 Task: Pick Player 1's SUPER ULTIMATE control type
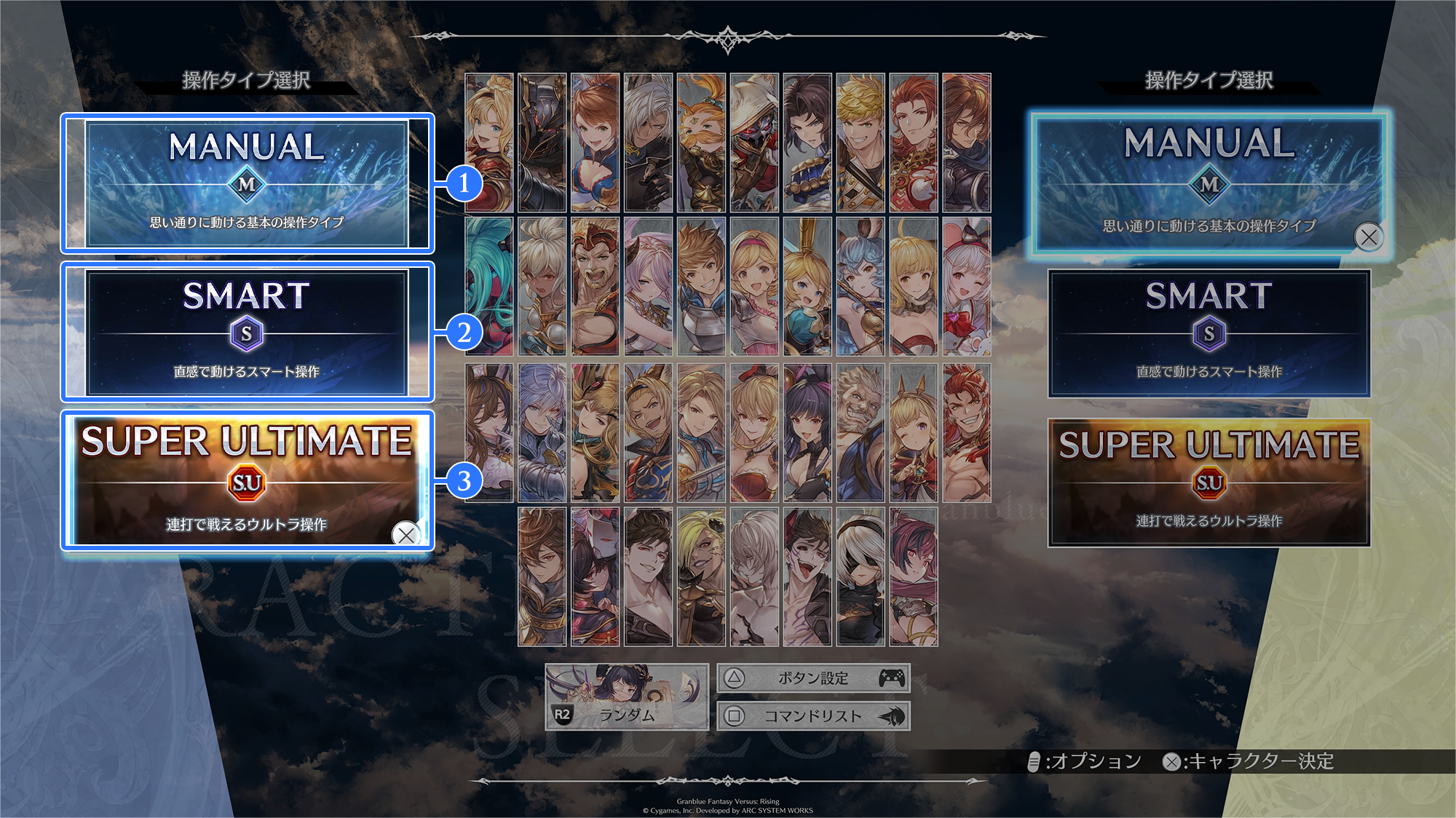point(247,480)
